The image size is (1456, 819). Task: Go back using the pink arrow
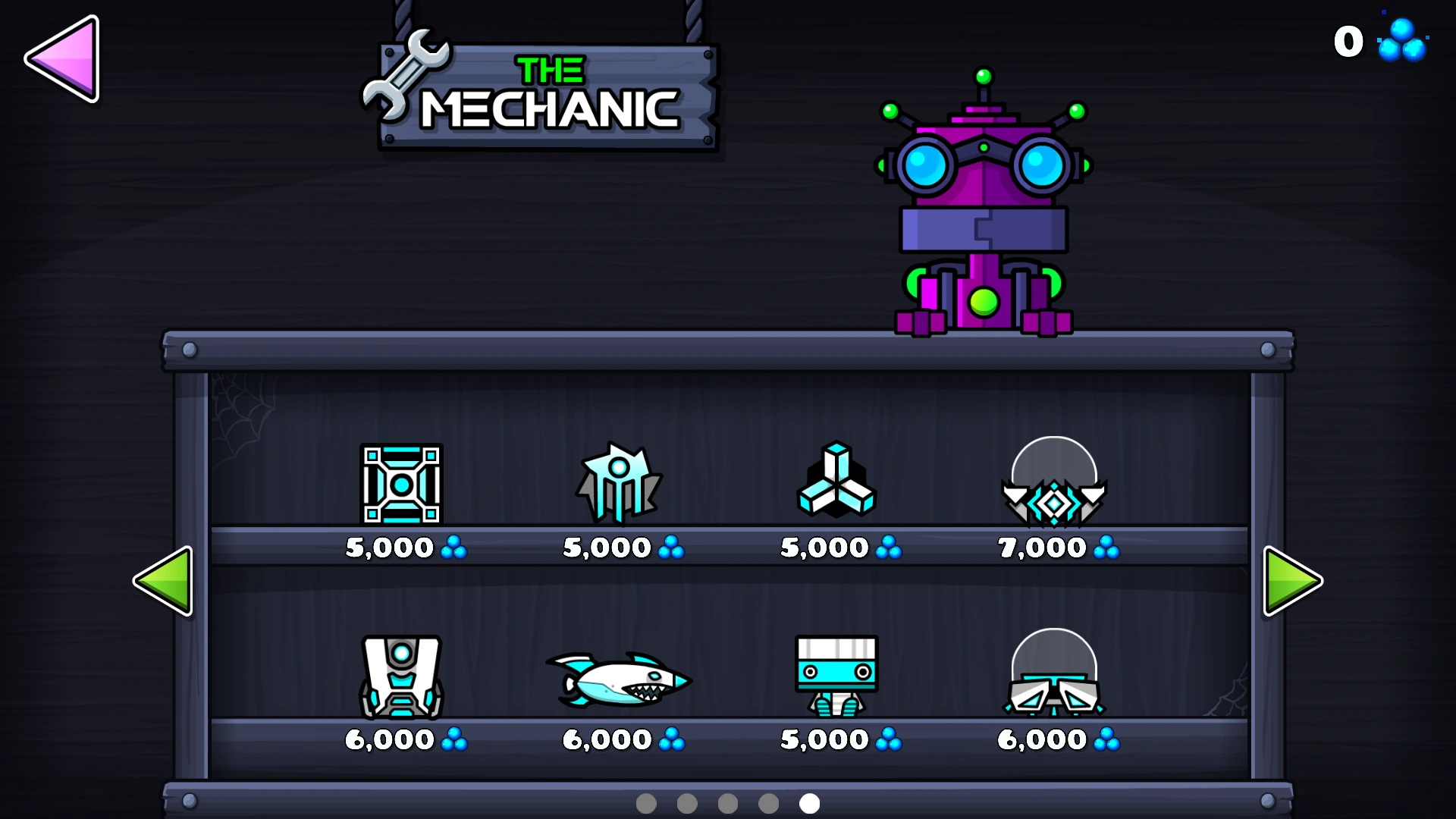62,61
